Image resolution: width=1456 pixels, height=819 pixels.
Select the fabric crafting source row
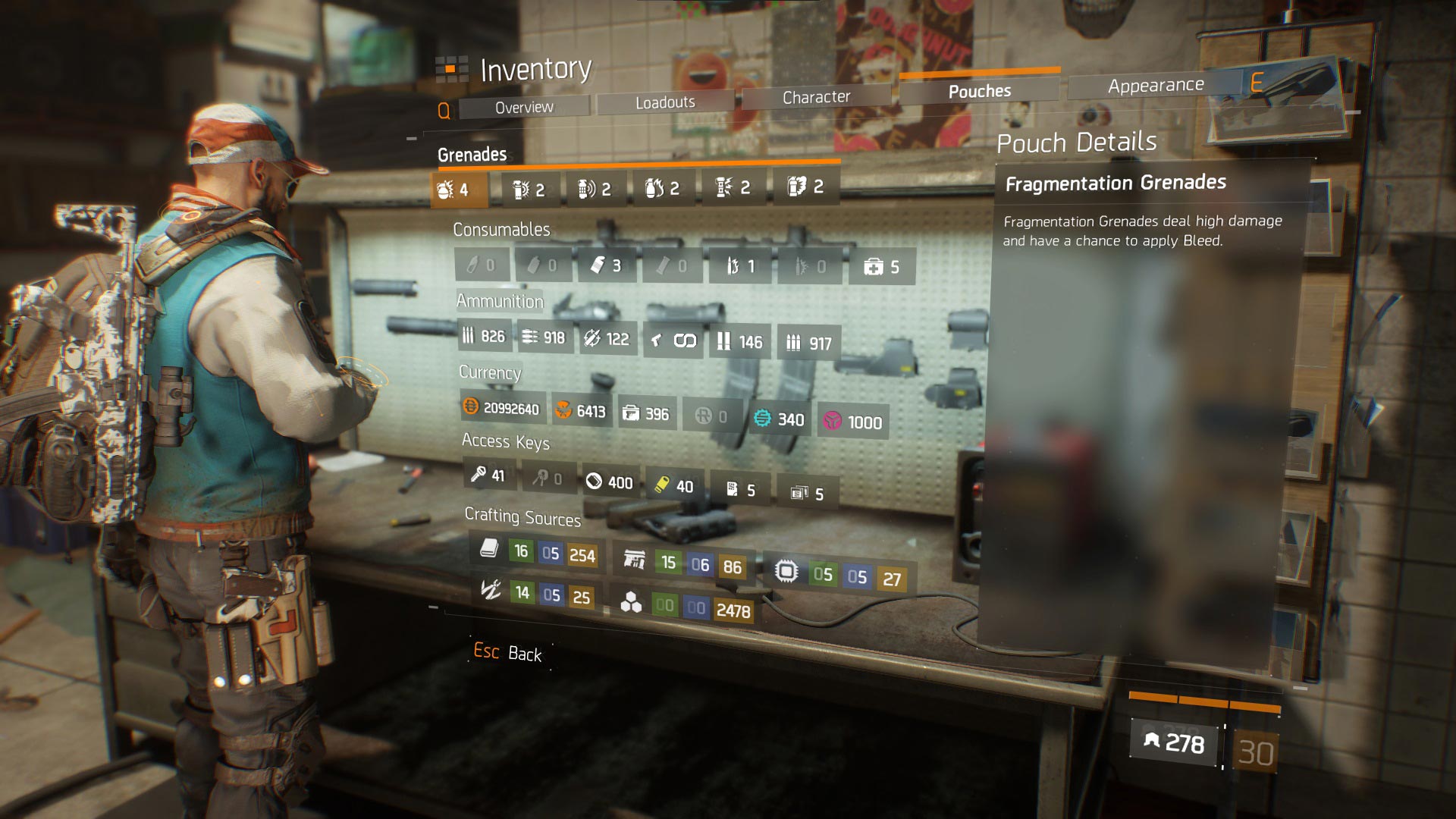[535, 552]
